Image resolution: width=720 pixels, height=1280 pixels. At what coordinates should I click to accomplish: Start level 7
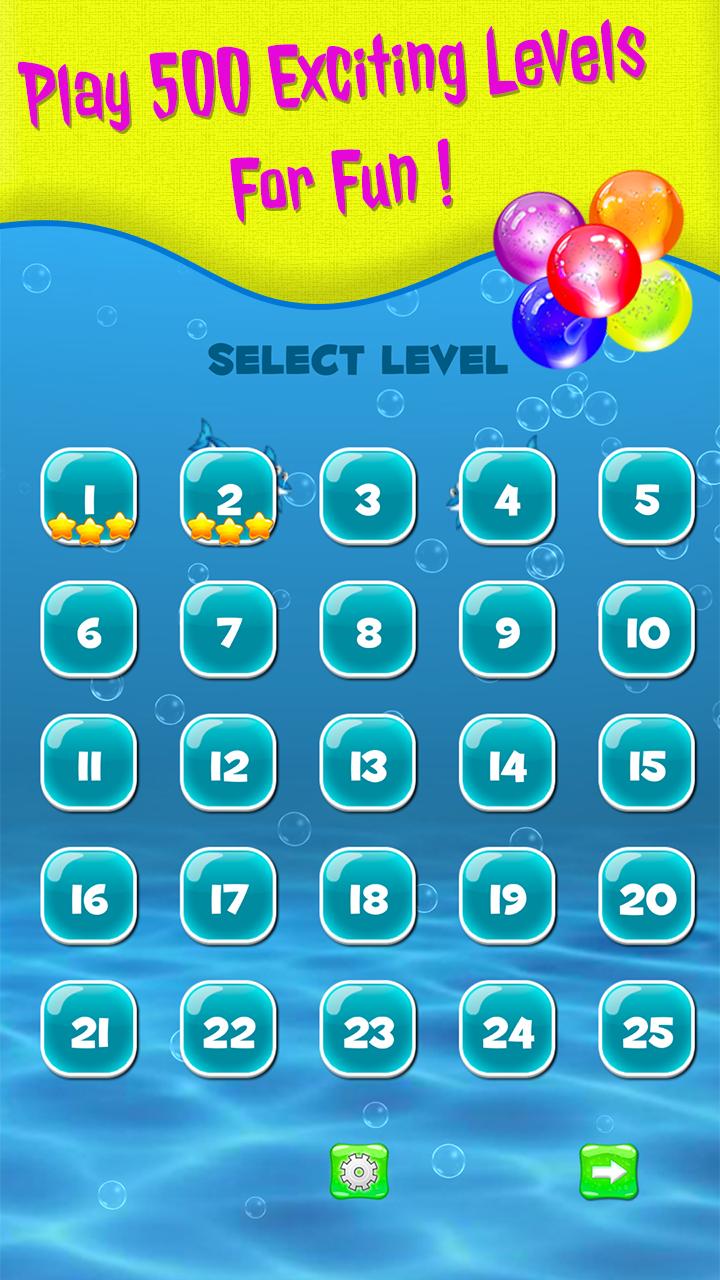click(x=228, y=630)
